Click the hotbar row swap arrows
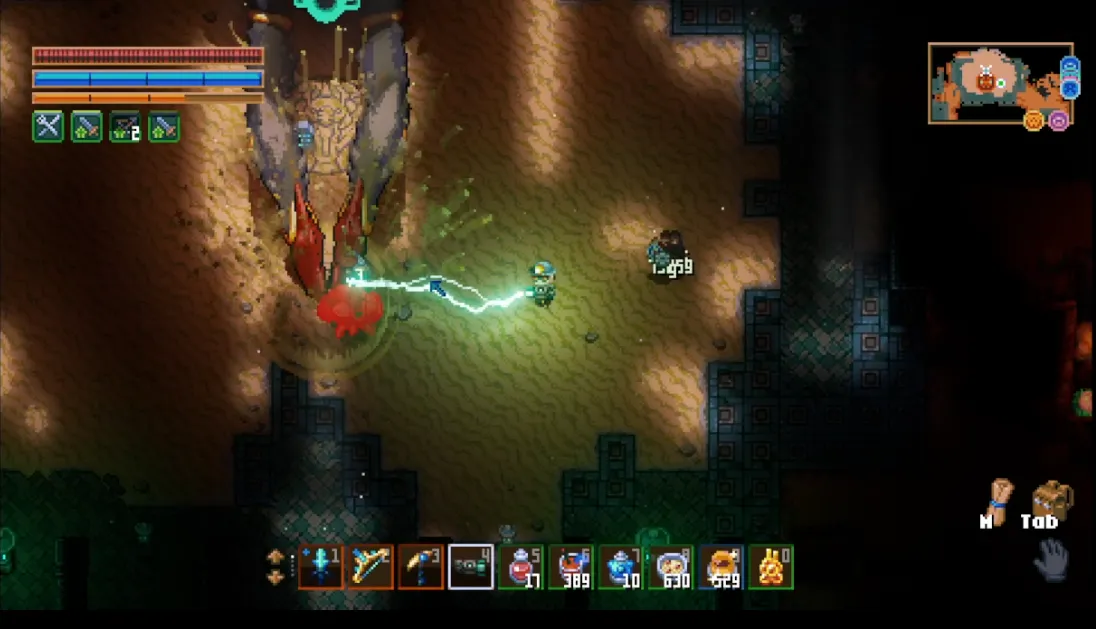Screen dimensions: 1096x629 pos(275,565)
